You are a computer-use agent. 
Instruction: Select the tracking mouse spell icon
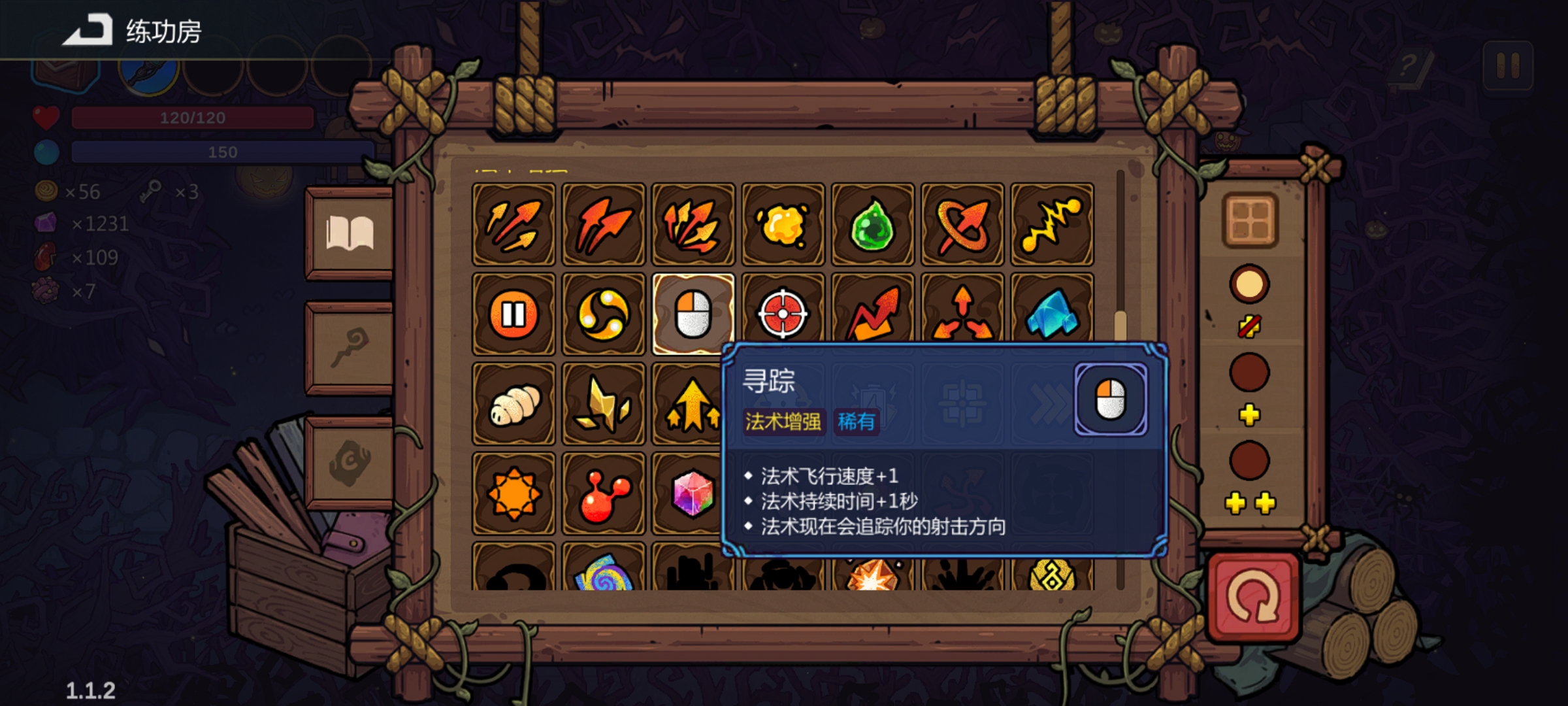tap(694, 316)
